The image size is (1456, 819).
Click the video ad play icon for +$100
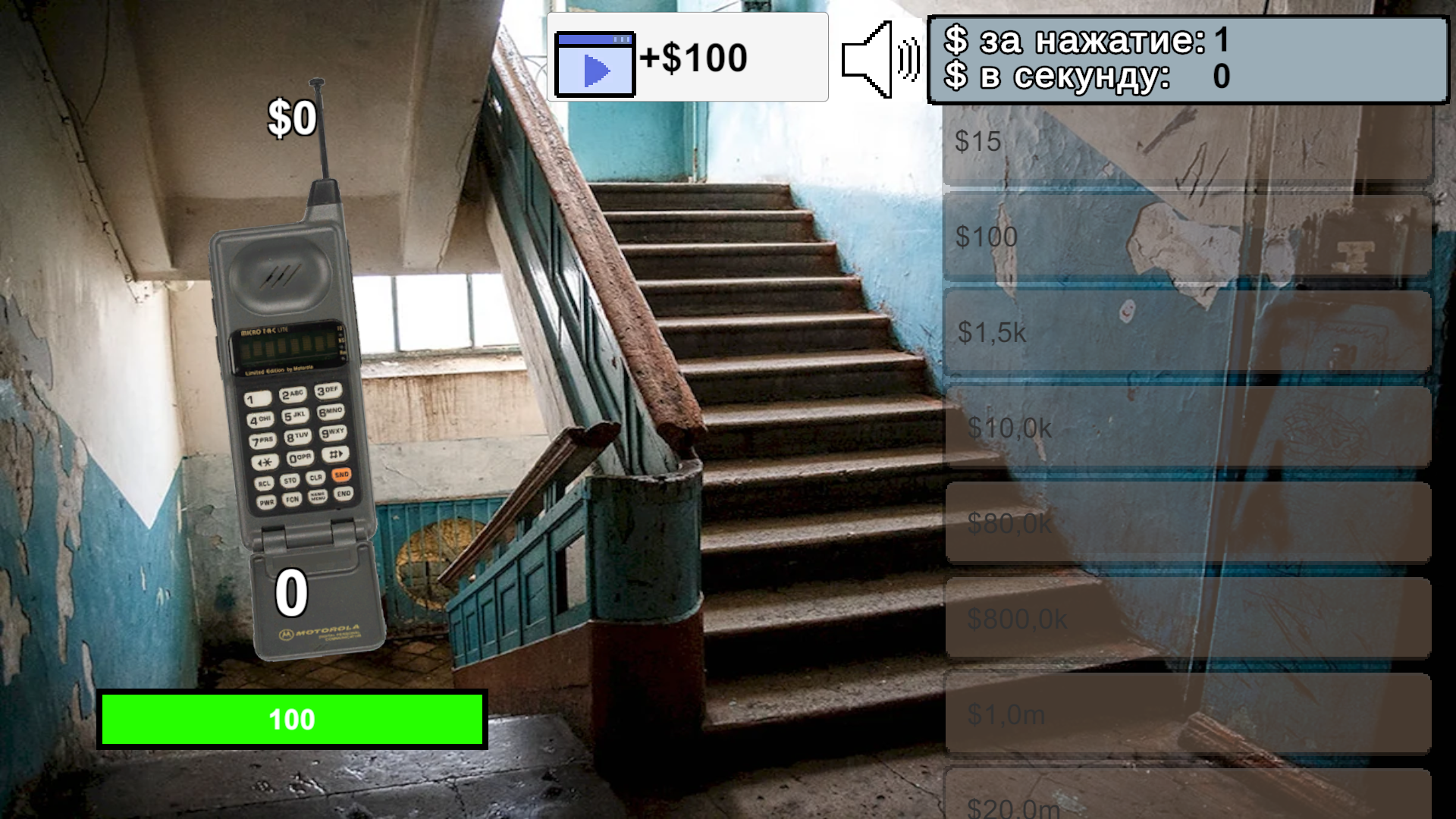pyautogui.click(x=596, y=65)
